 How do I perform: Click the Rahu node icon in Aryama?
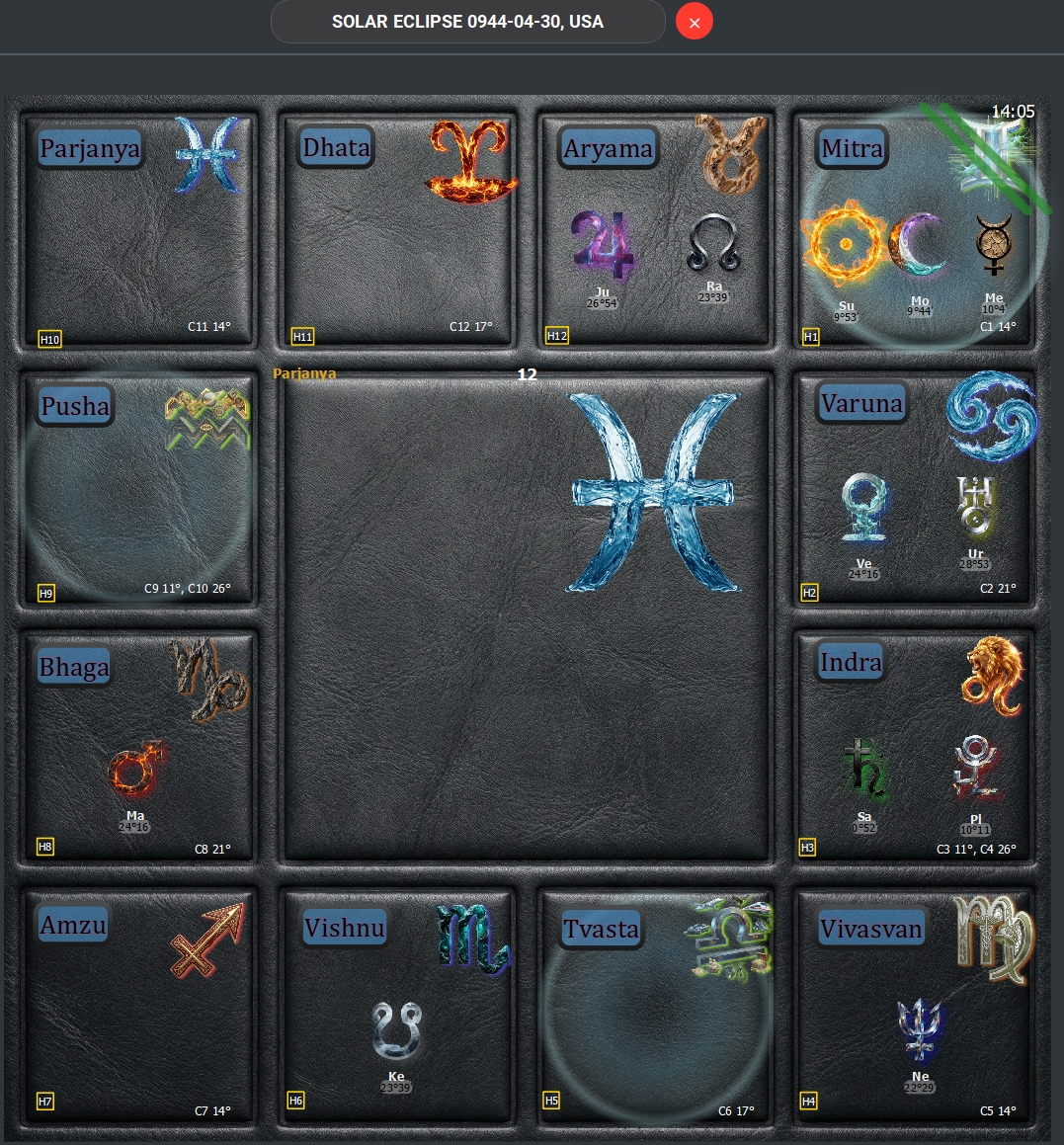coord(714,244)
